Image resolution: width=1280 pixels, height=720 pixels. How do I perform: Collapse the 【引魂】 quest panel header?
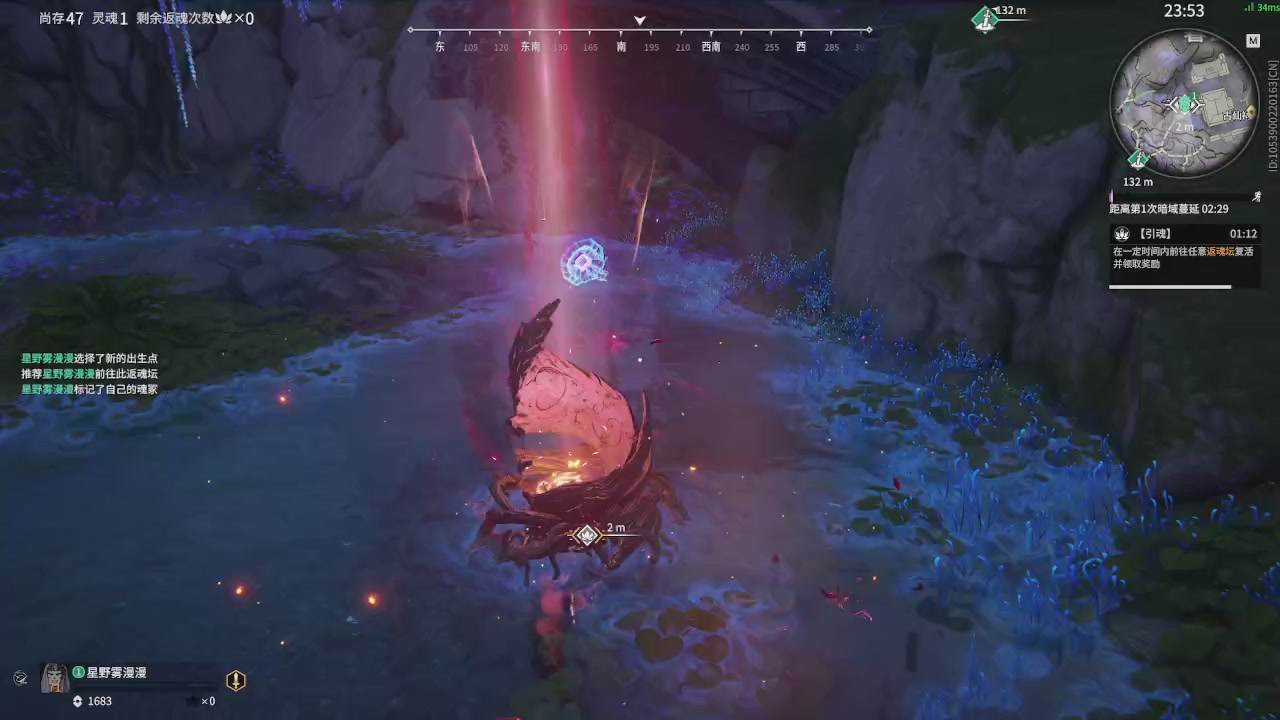(1155, 233)
